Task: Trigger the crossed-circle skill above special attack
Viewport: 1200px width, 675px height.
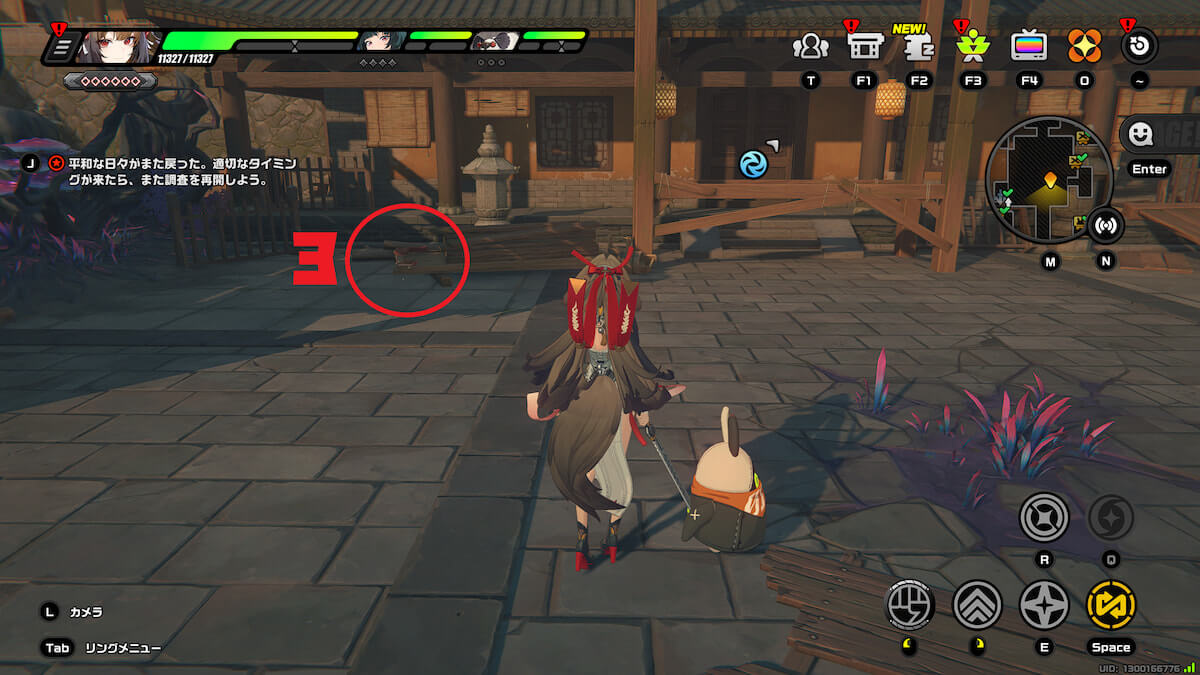Action: pyautogui.click(x=1044, y=518)
